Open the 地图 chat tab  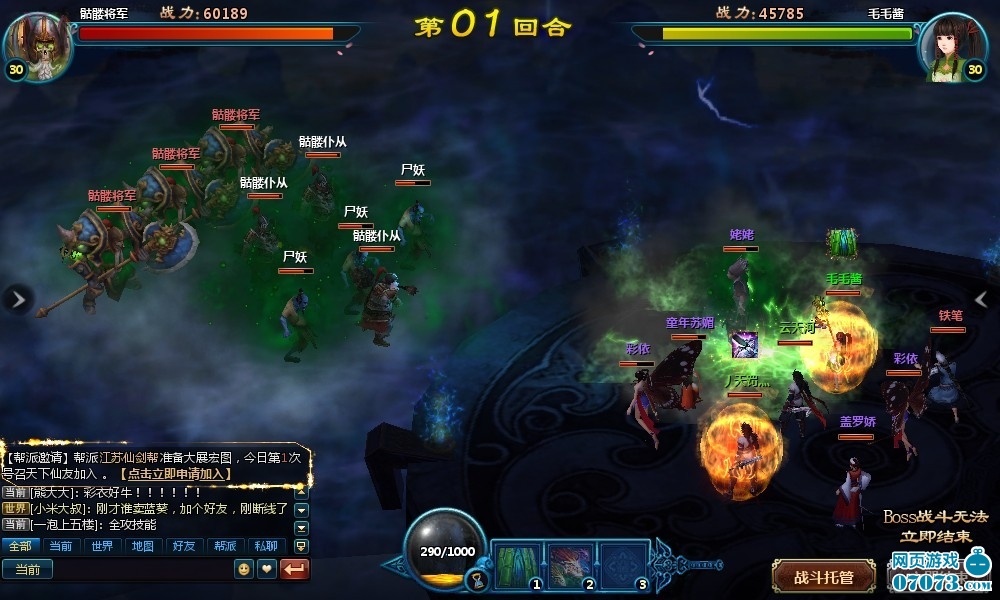142,546
